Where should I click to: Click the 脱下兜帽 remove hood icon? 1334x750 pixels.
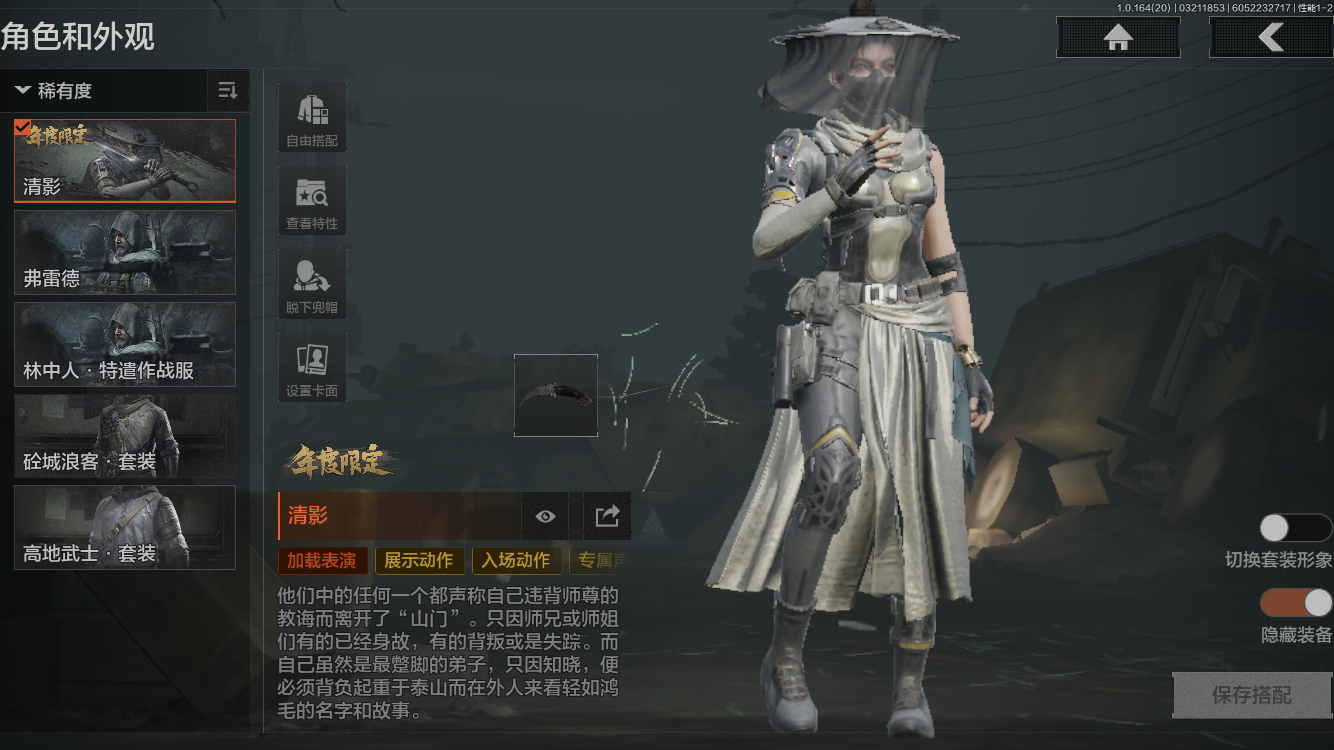311,283
